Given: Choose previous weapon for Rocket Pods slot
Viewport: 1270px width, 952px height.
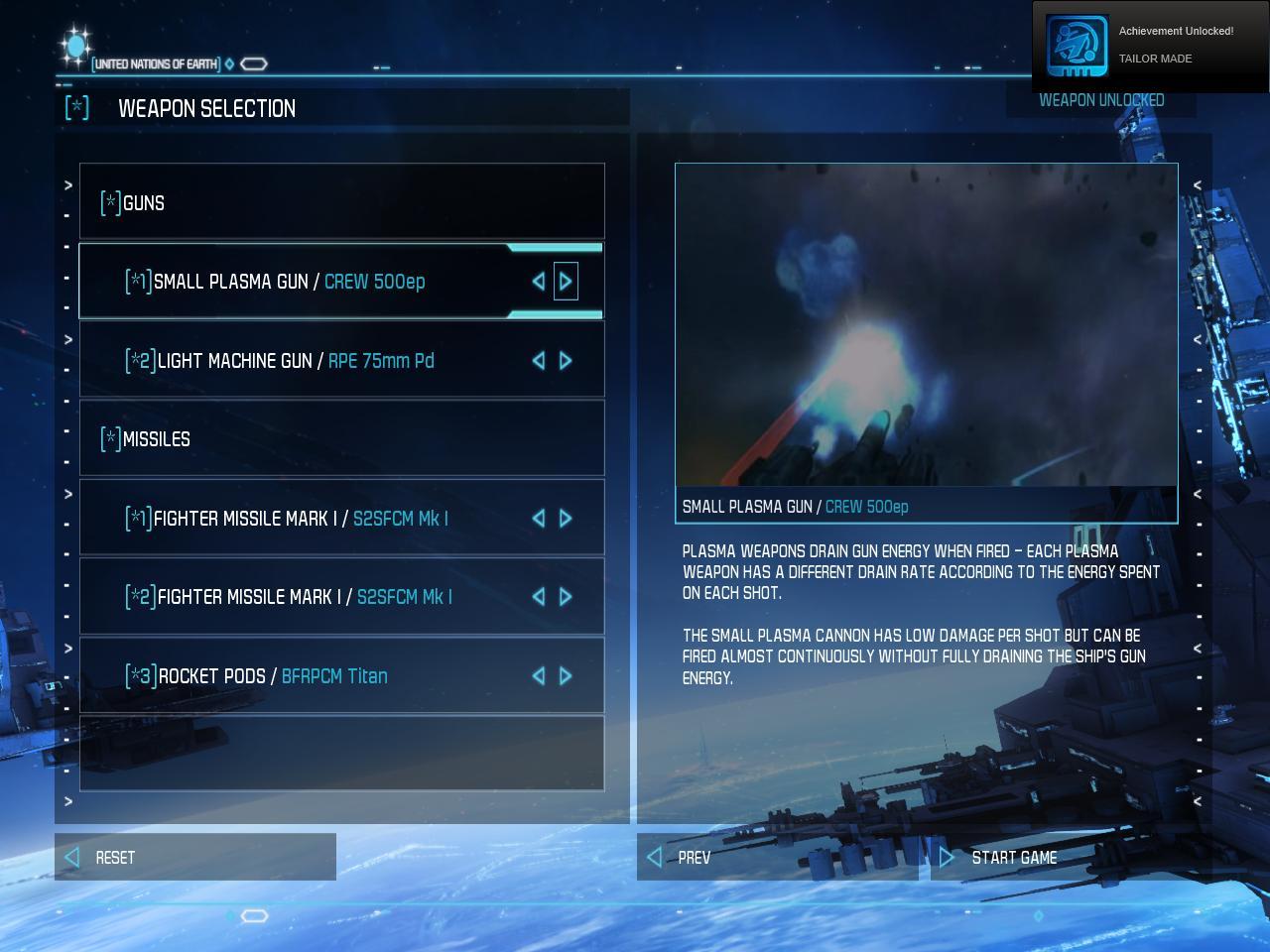Looking at the screenshot, I should pos(539,676).
